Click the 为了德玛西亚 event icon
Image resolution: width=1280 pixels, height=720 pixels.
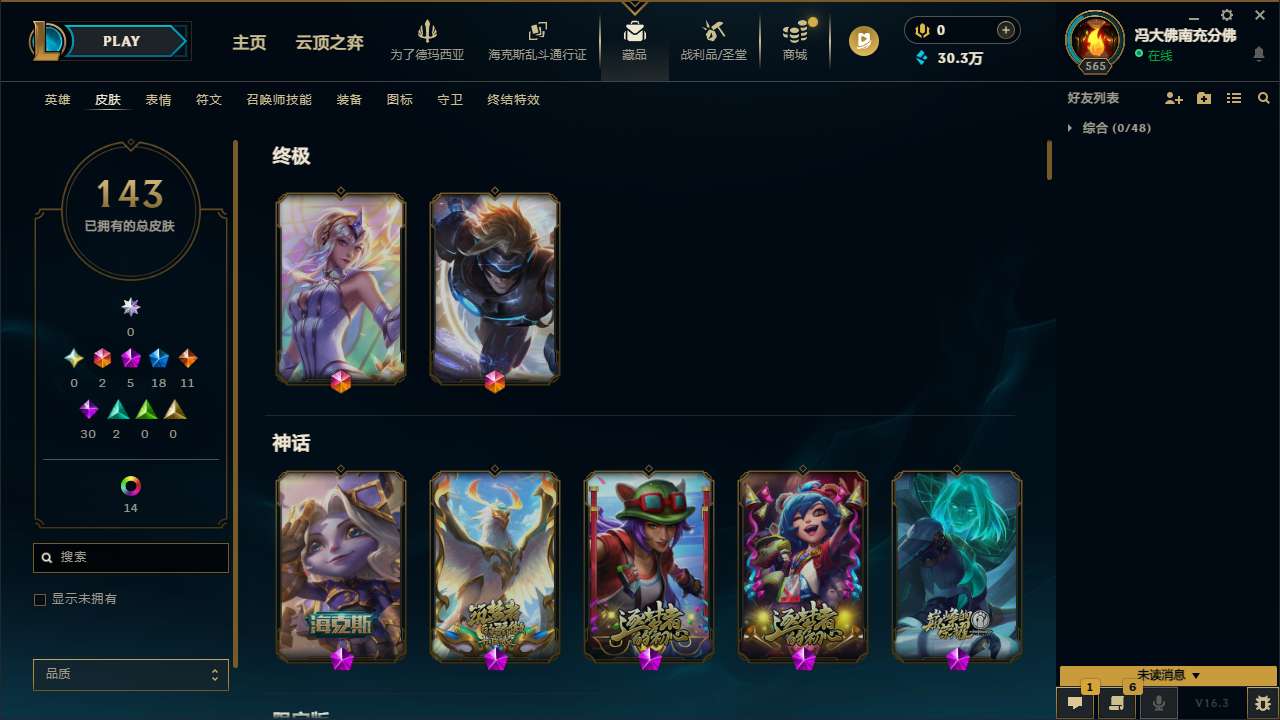[428, 40]
